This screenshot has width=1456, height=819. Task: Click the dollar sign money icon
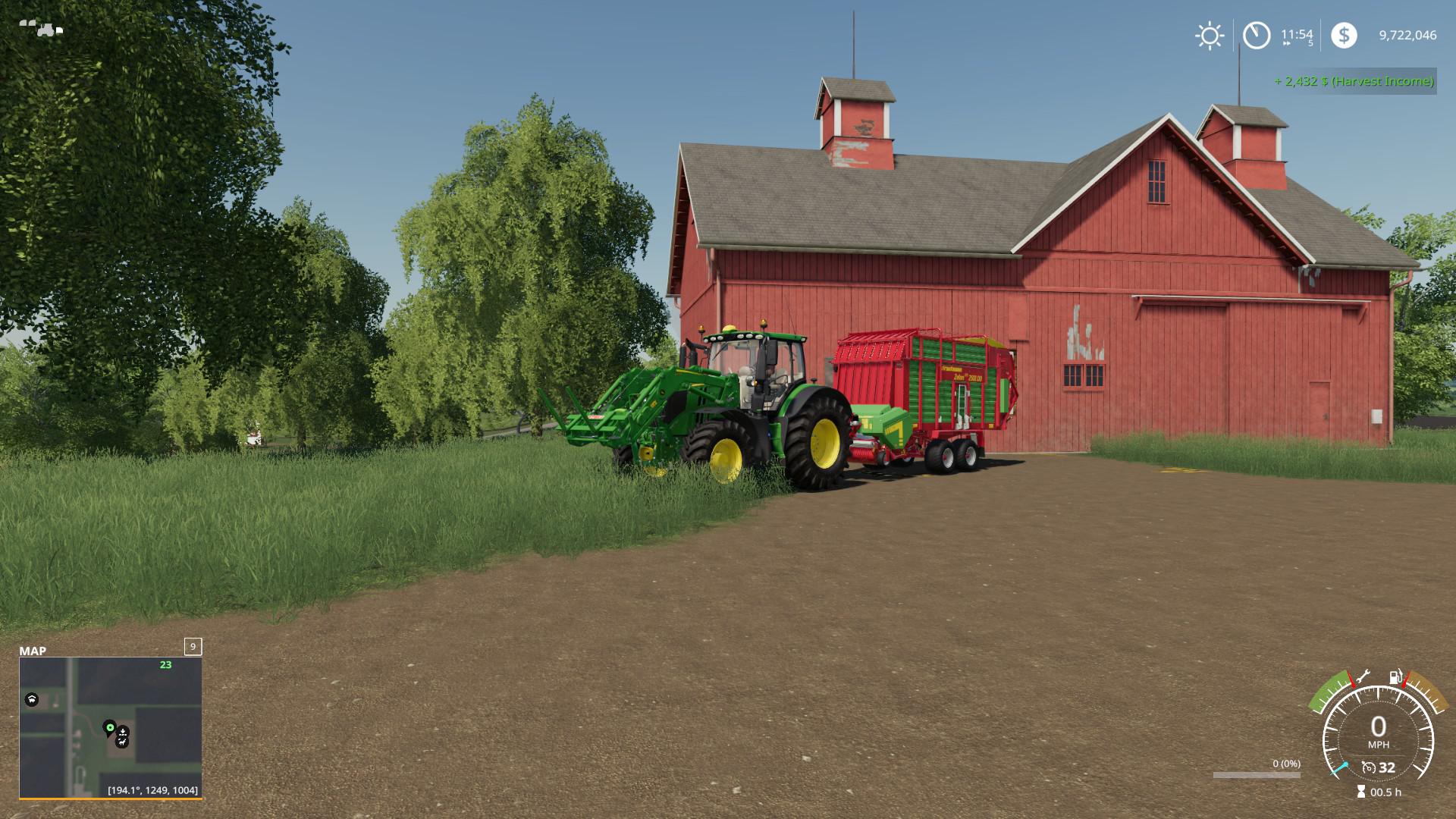tap(1344, 36)
